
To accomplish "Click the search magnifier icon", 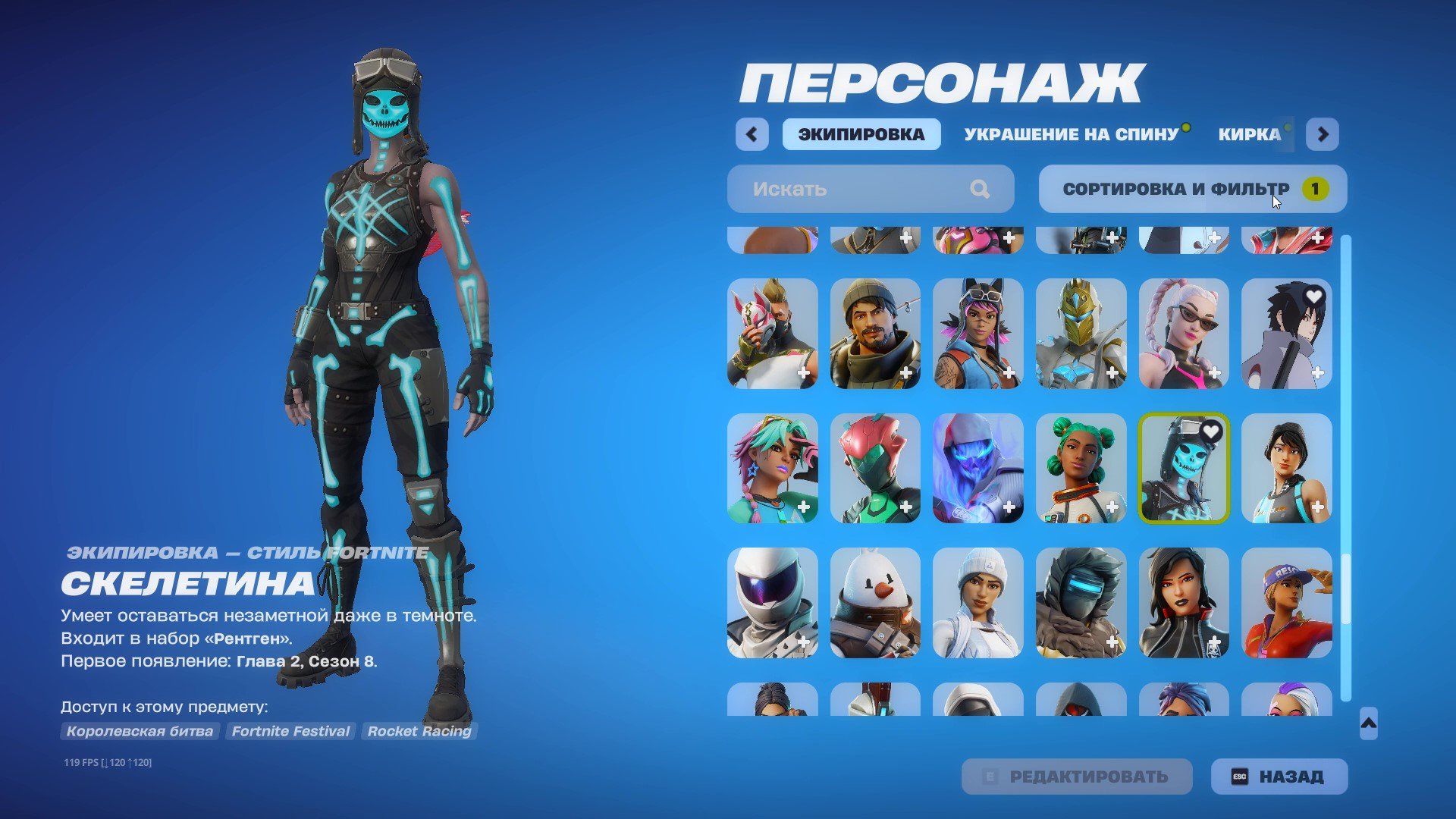I will click(981, 189).
